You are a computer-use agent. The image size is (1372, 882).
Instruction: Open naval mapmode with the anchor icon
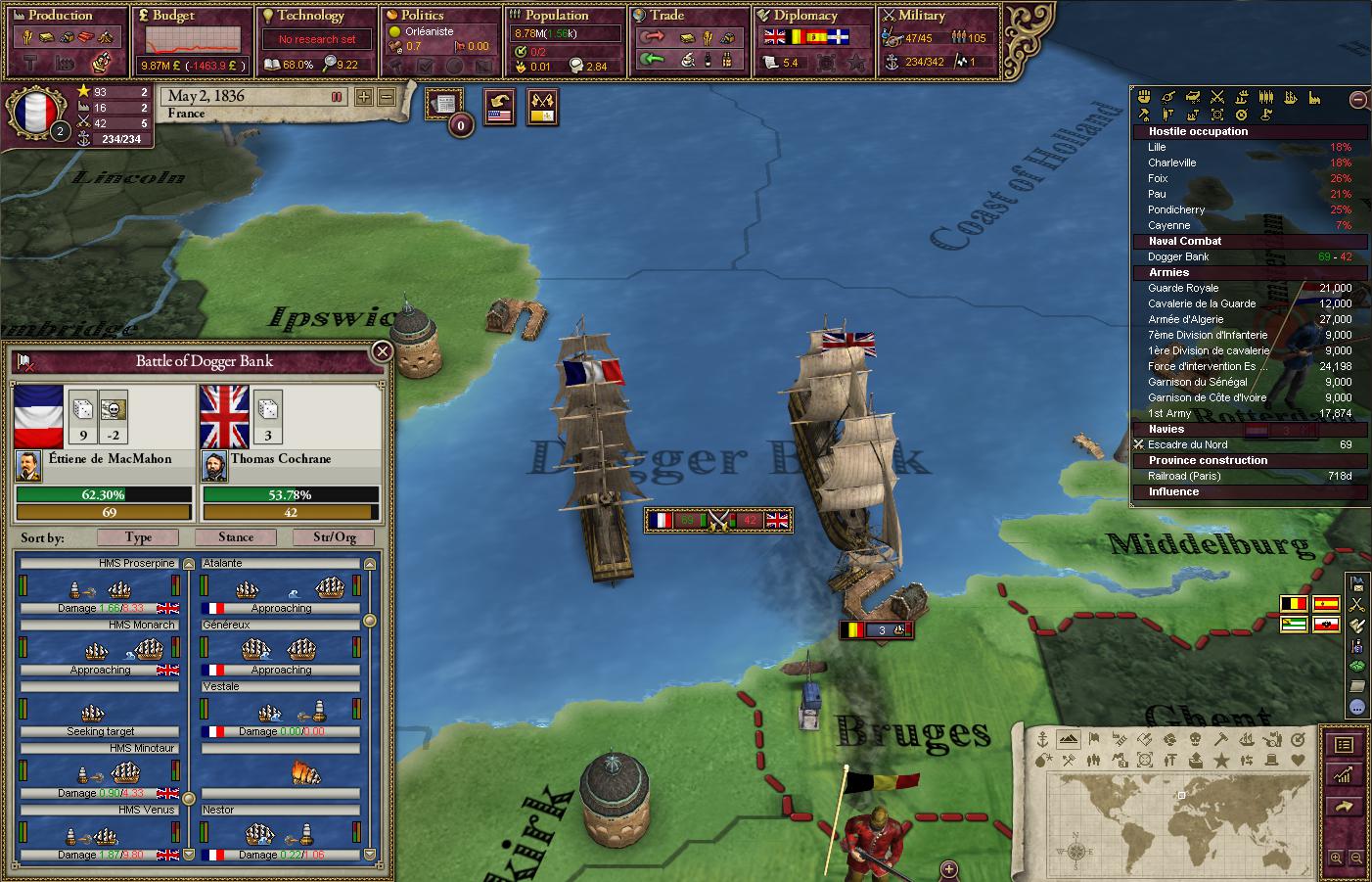point(1042,740)
